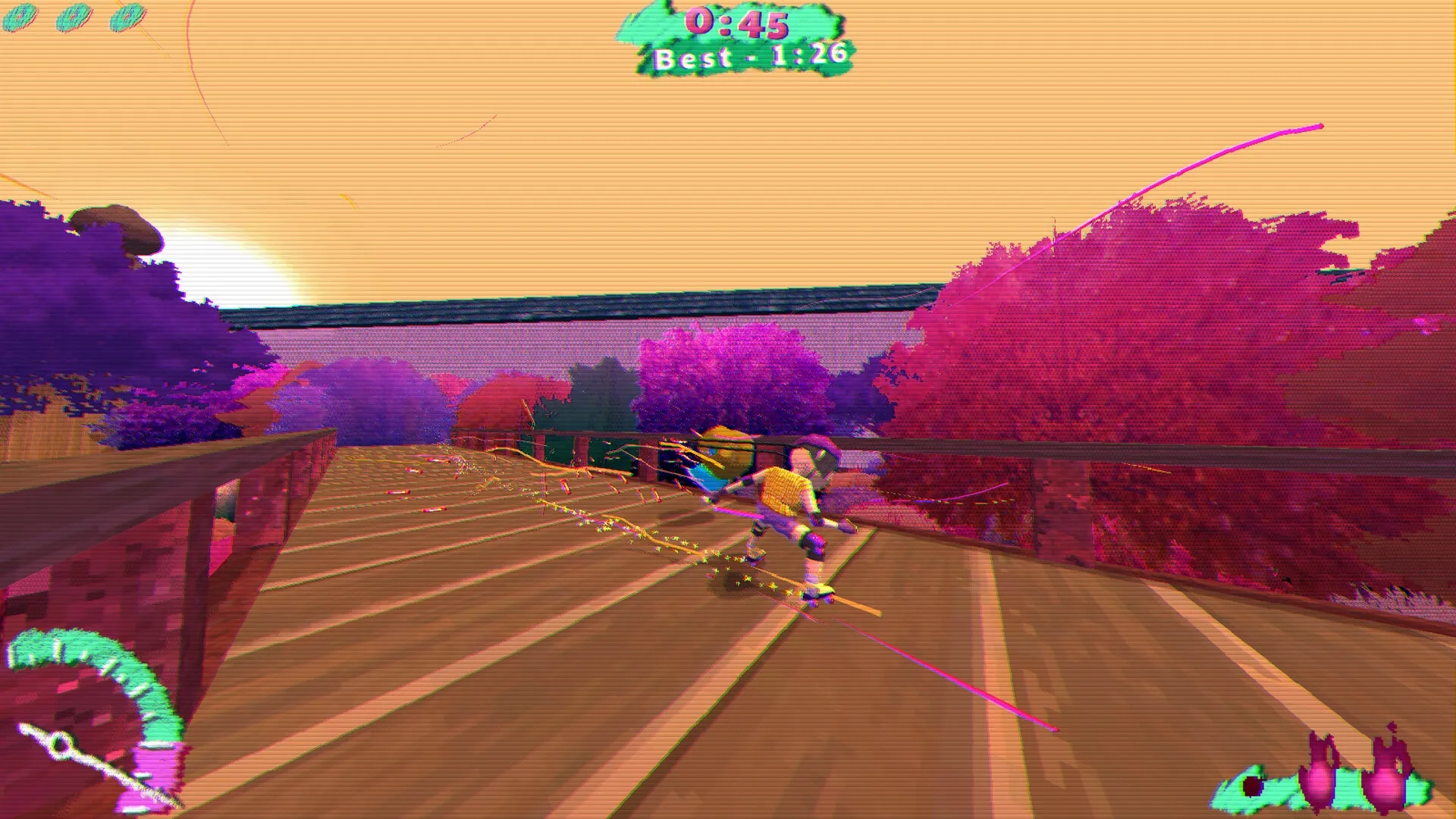This screenshot has height=819, width=1456.
Task: Click the first donut counter icon
Action: 19,17
